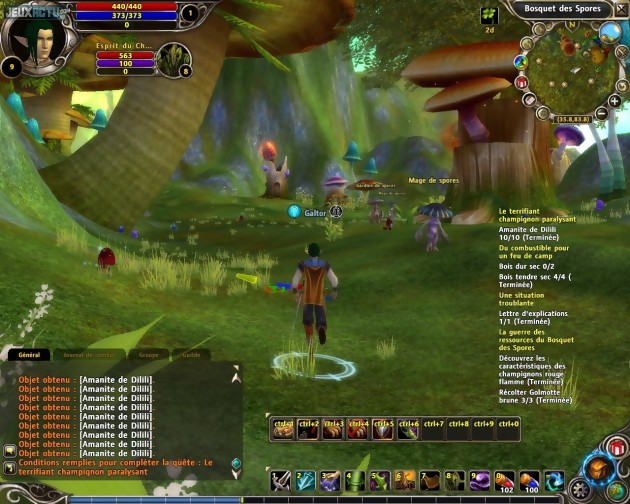Switch to the Groupe chat tab

pyautogui.click(x=149, y=355)
